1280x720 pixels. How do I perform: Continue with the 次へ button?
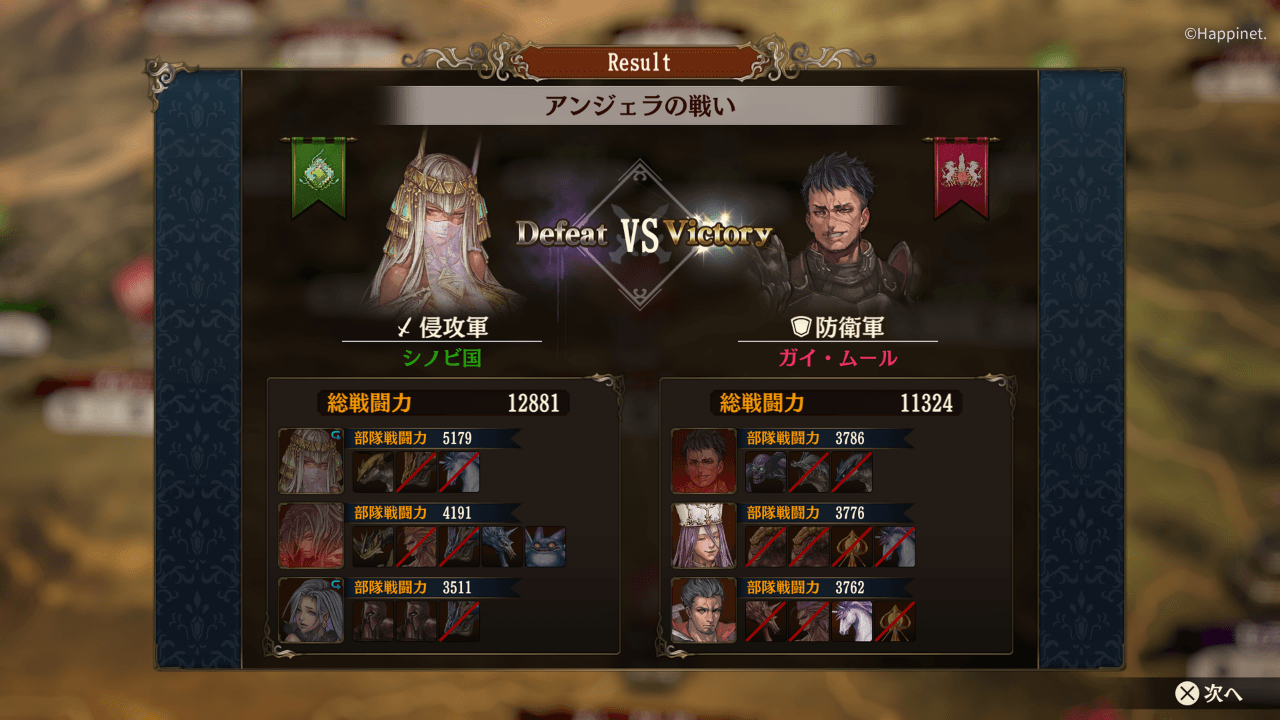(1210, 693)
